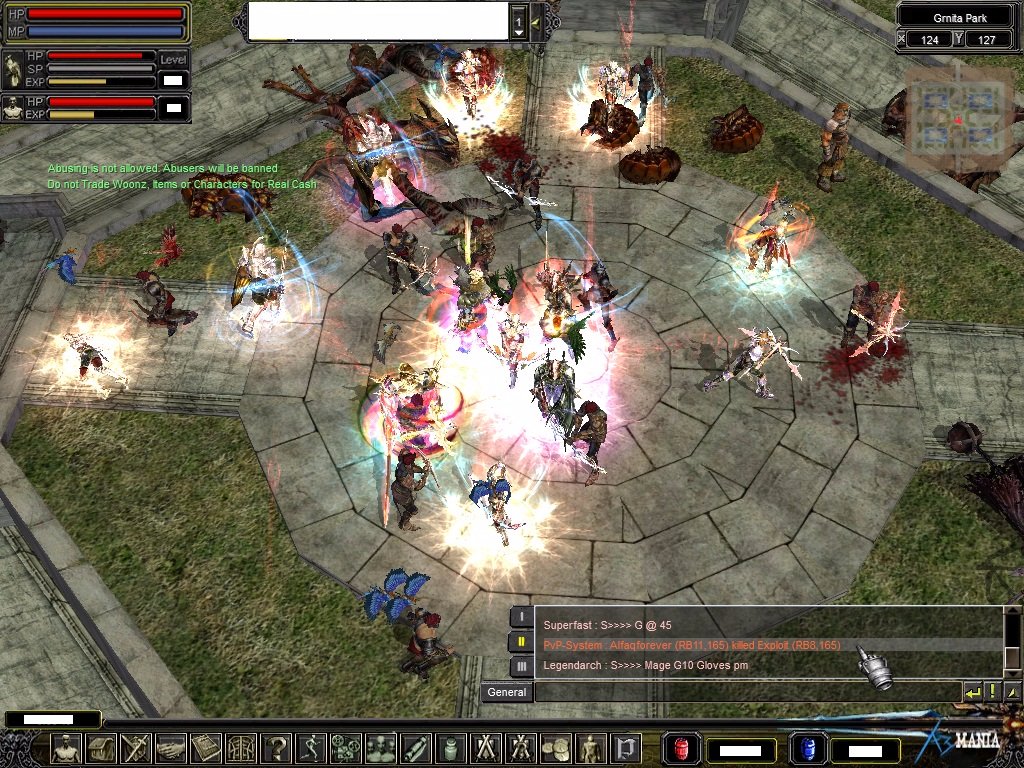This screenshot has height=768, width=1024.
Task: Click the gold coins toolbar icon
Action: tap(556, 748)
